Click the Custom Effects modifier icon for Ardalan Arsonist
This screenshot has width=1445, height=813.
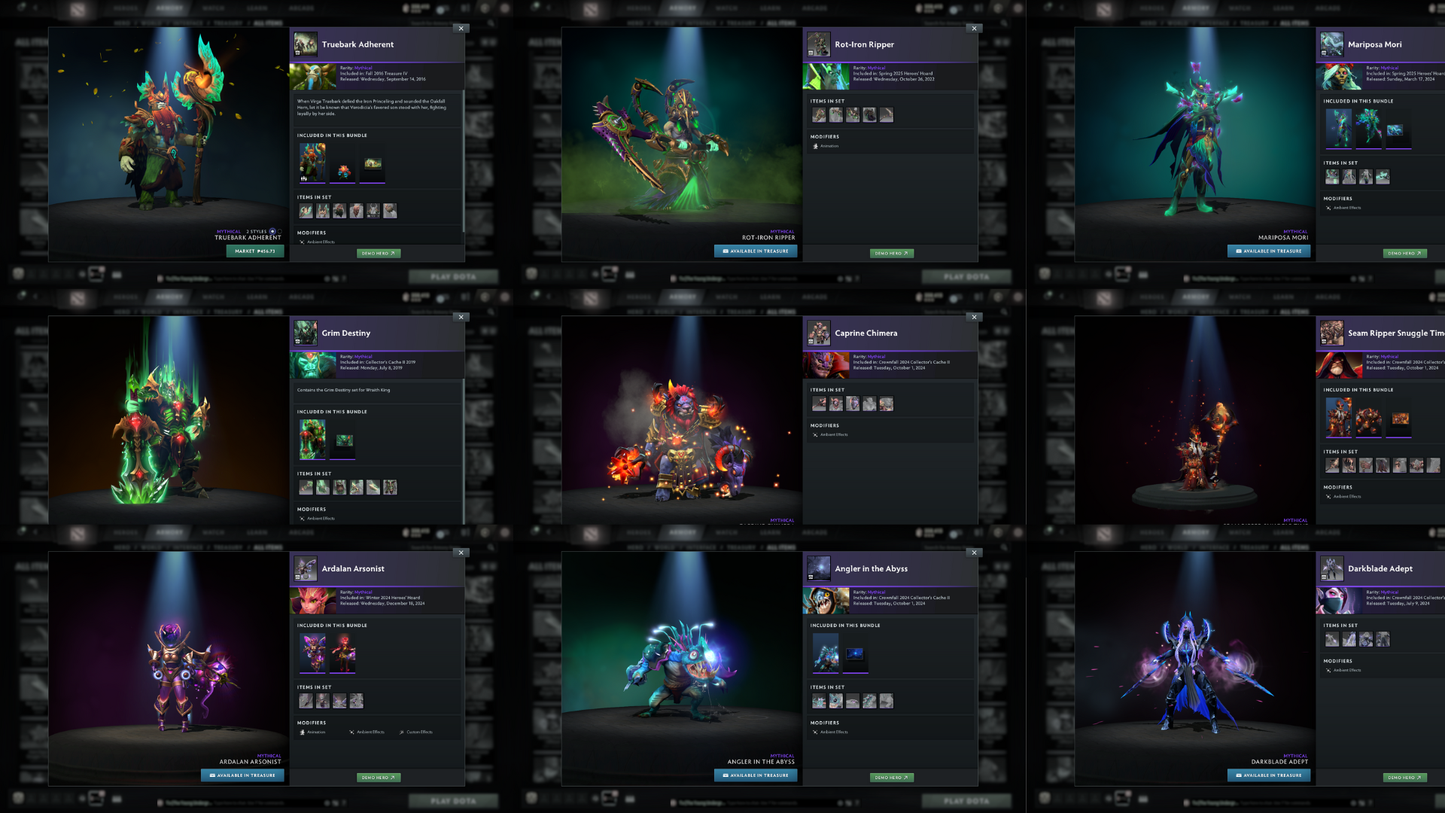click(x=402, y=732)
